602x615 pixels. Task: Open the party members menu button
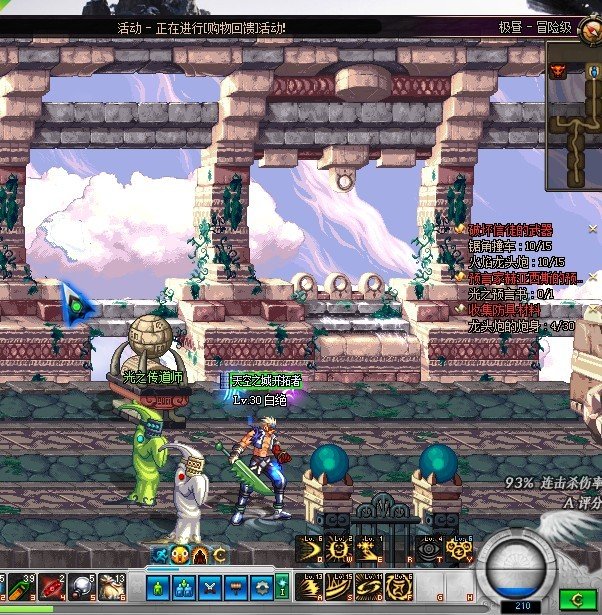click(x=184, y=587)
